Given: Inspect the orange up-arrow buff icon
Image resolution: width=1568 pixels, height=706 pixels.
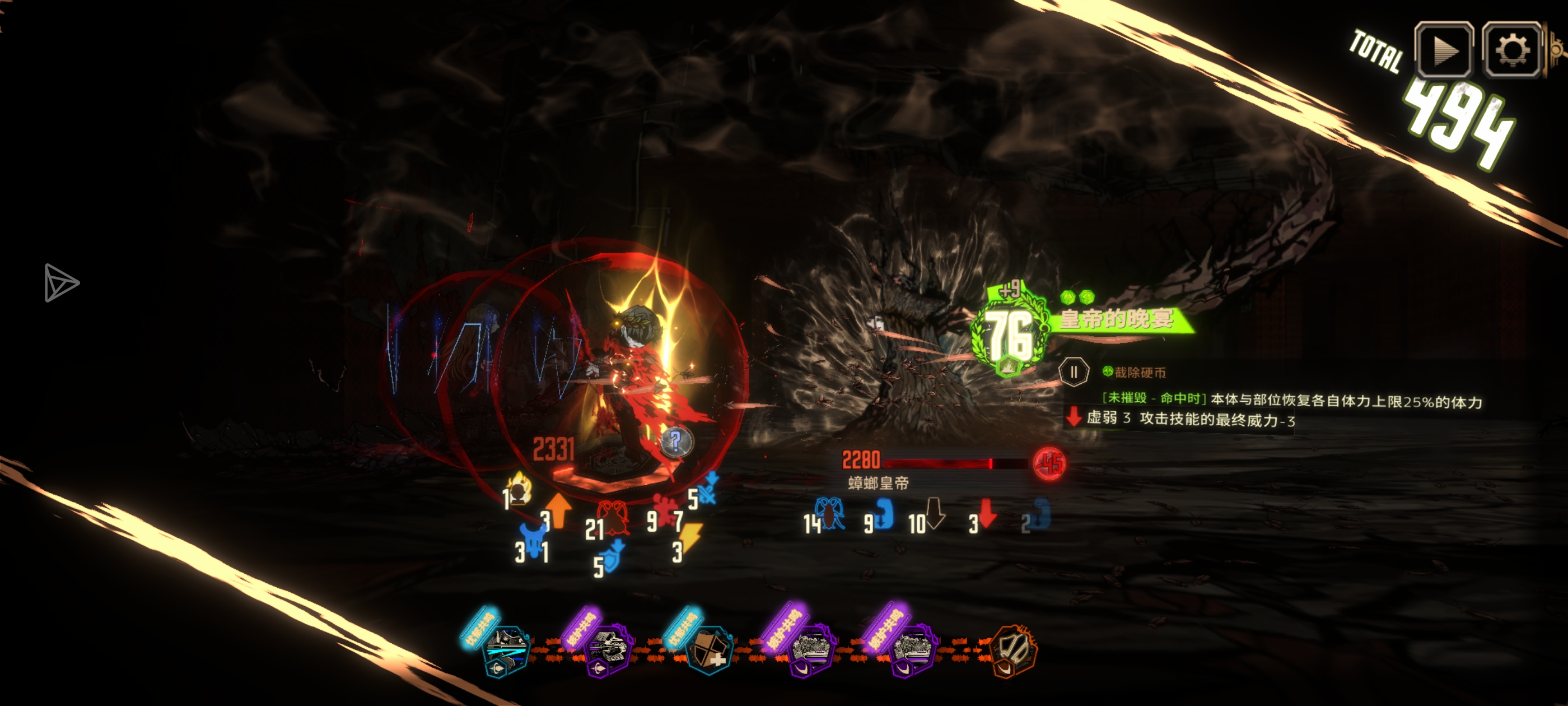Looking at the screenshot, I should (559, 509).
